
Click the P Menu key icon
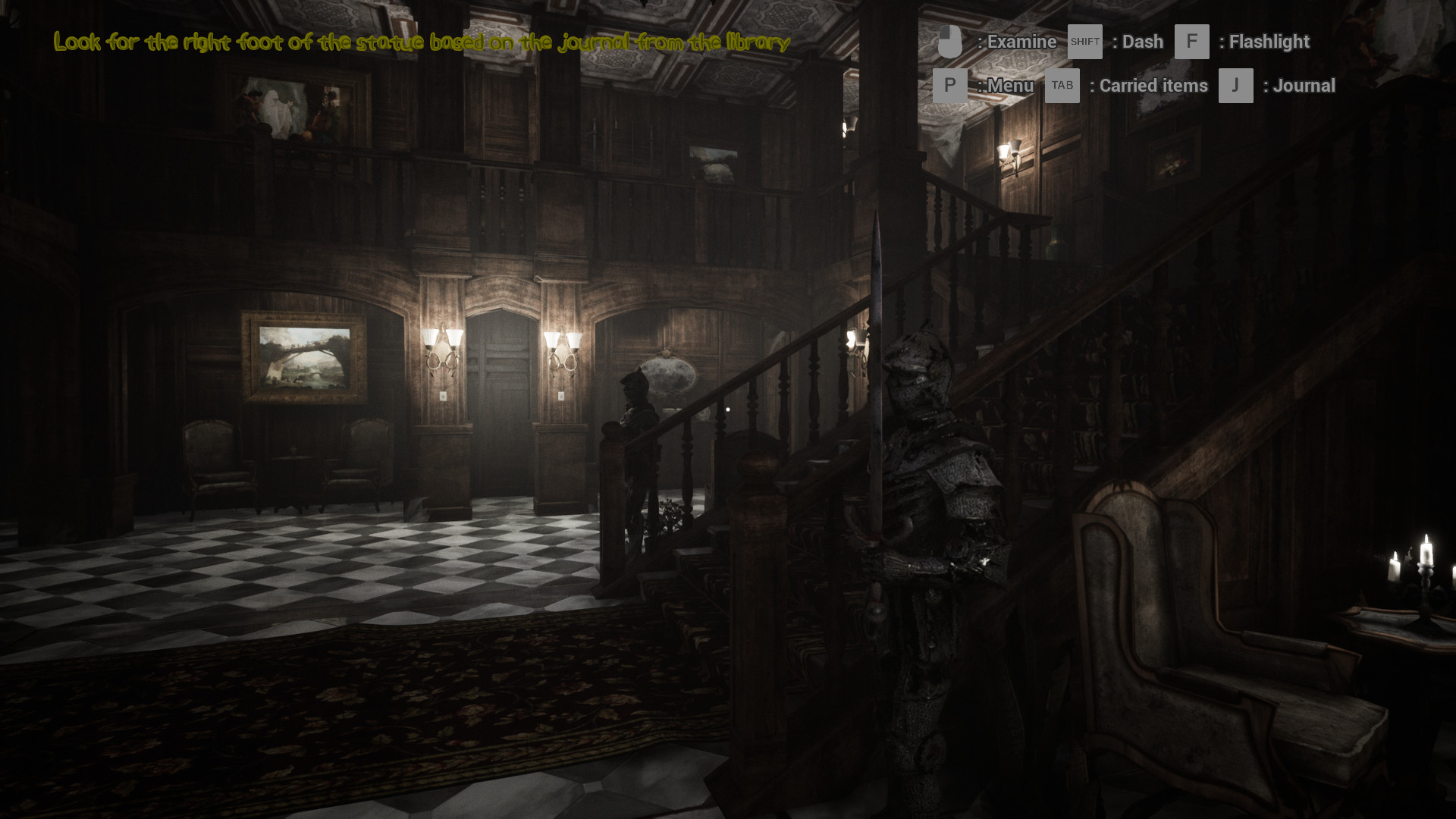(x=950, y=85)
